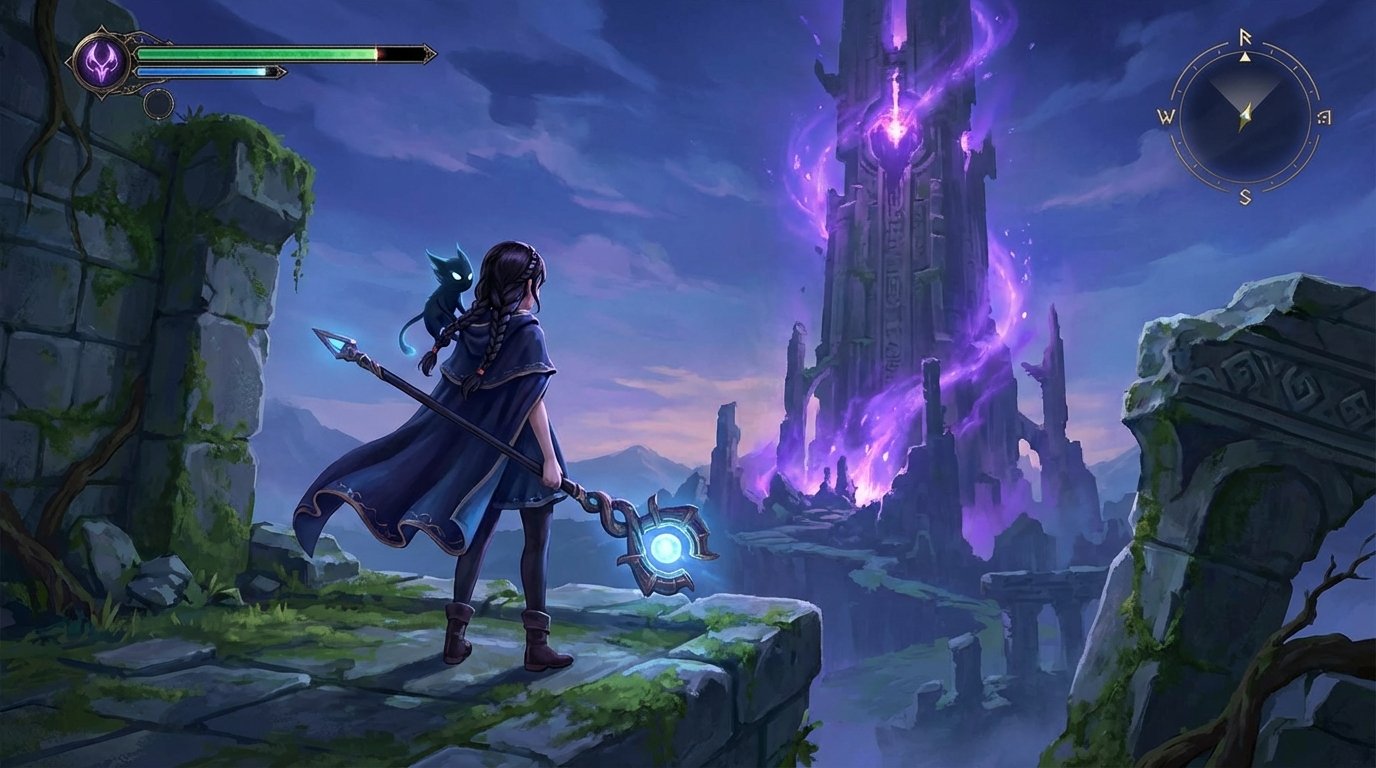Click the ornate frame around the portrait emblem
This screenshot has width=1376, height=768.
point(80,61)
